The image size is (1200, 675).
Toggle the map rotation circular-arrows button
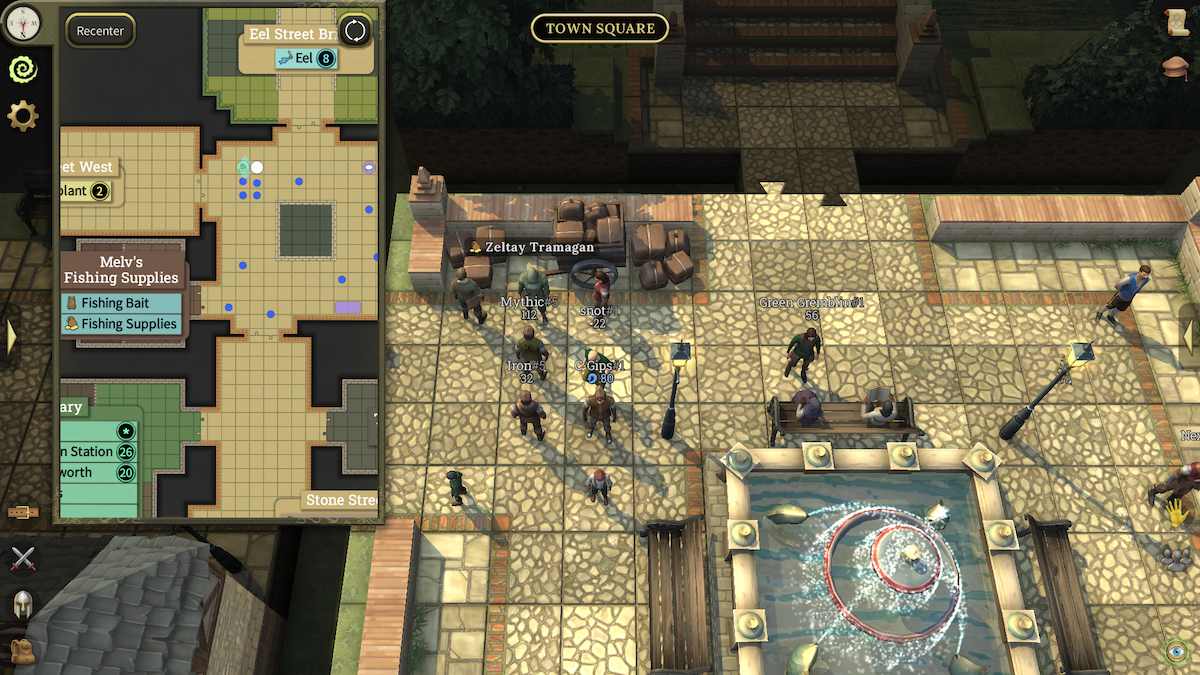[x=355, y=31]
